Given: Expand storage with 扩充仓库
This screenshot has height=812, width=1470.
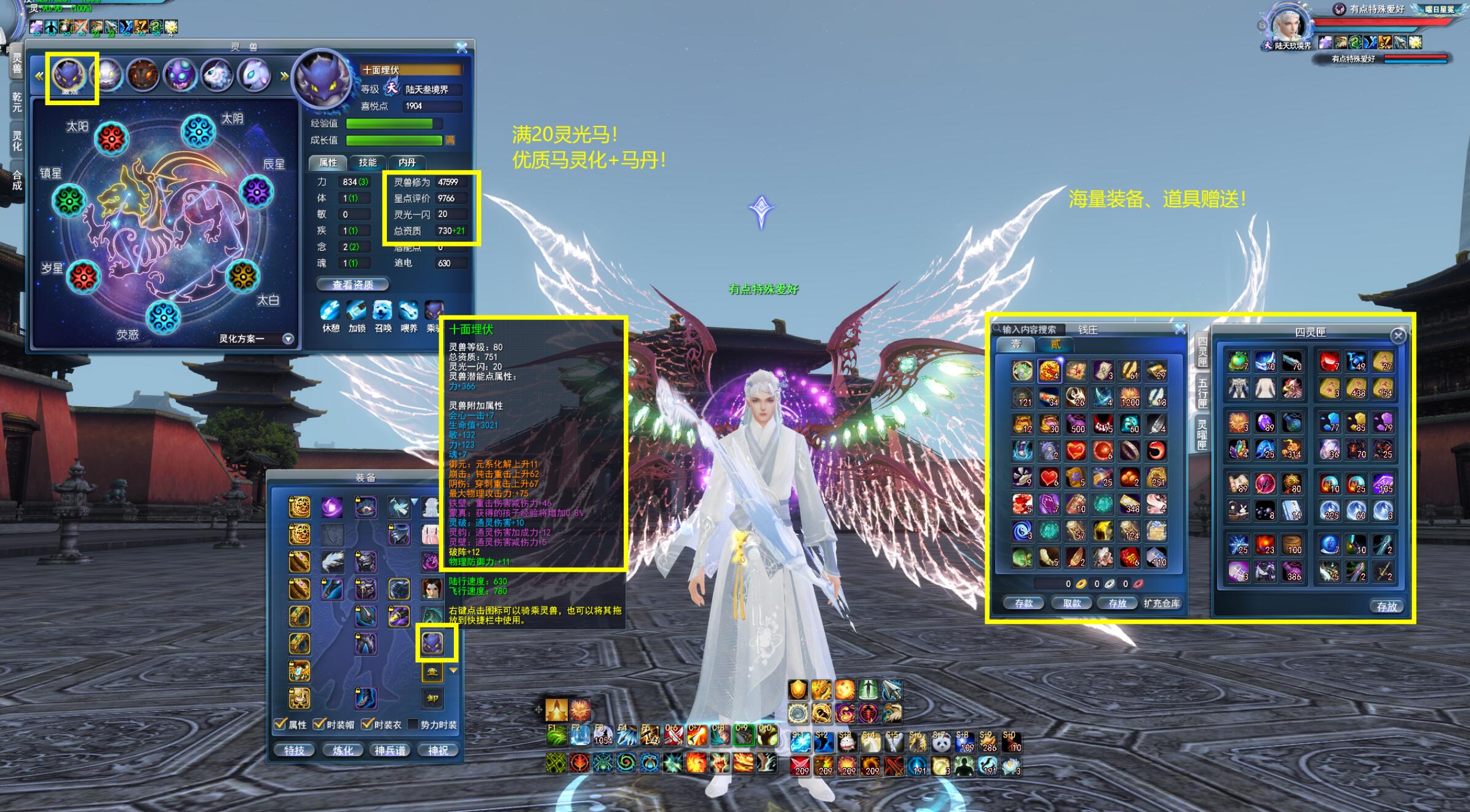Looking at the screenshot, I should (x=1162, y=603).
